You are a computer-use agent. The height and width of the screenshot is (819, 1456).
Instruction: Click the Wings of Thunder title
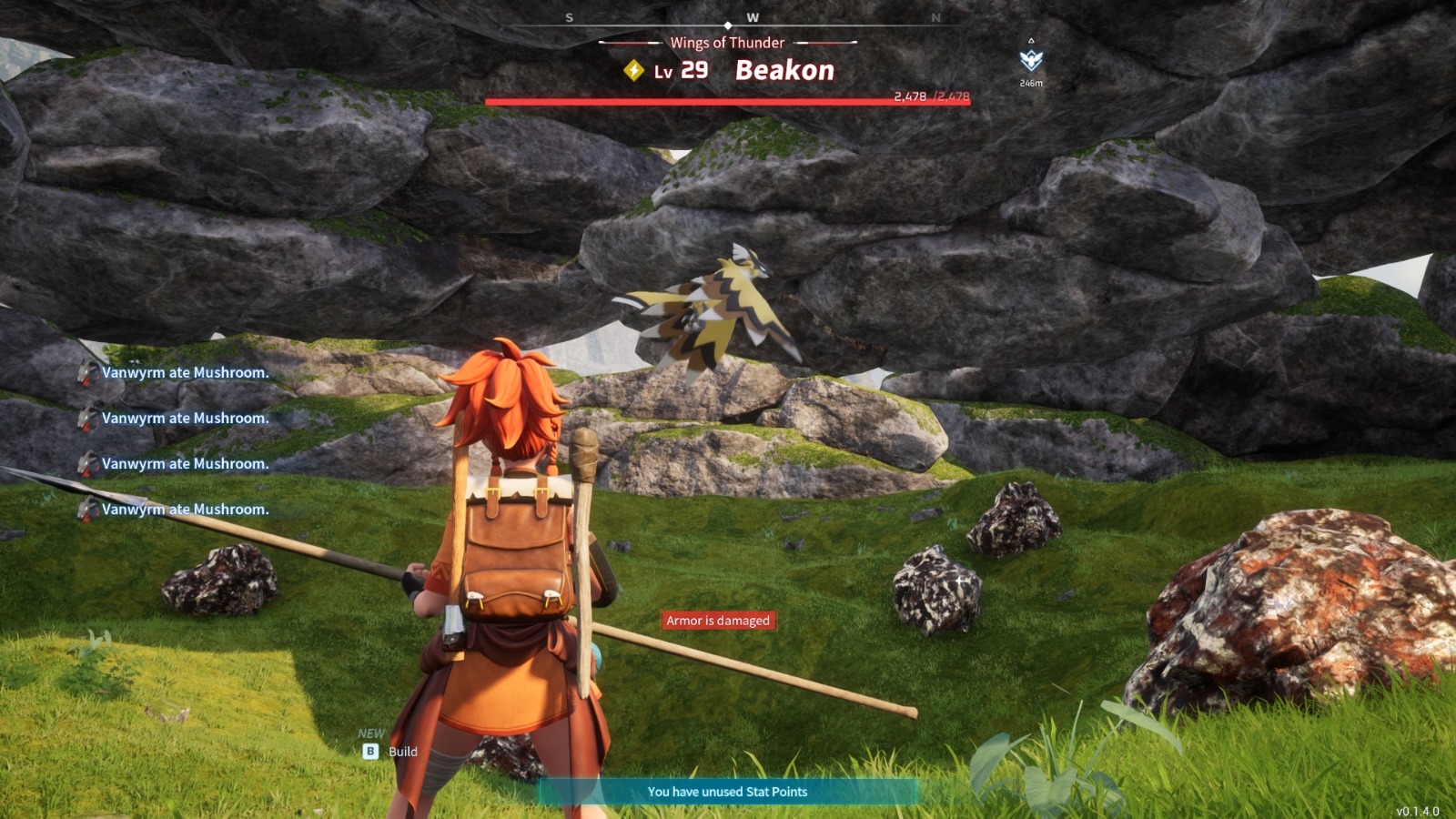[x=727, y=43]
